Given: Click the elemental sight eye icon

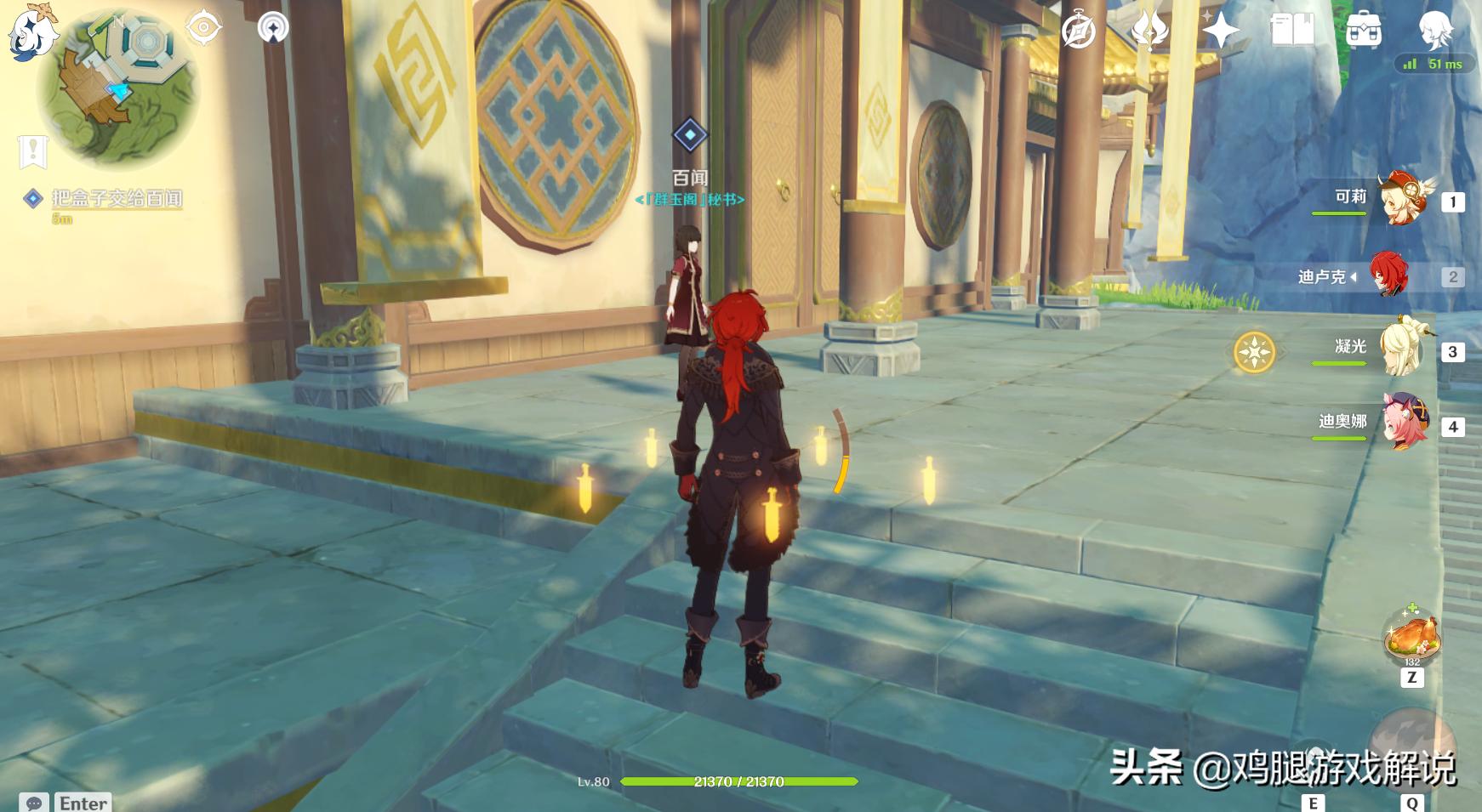Looking at the screenshot, I should click(x=203, y=28).
